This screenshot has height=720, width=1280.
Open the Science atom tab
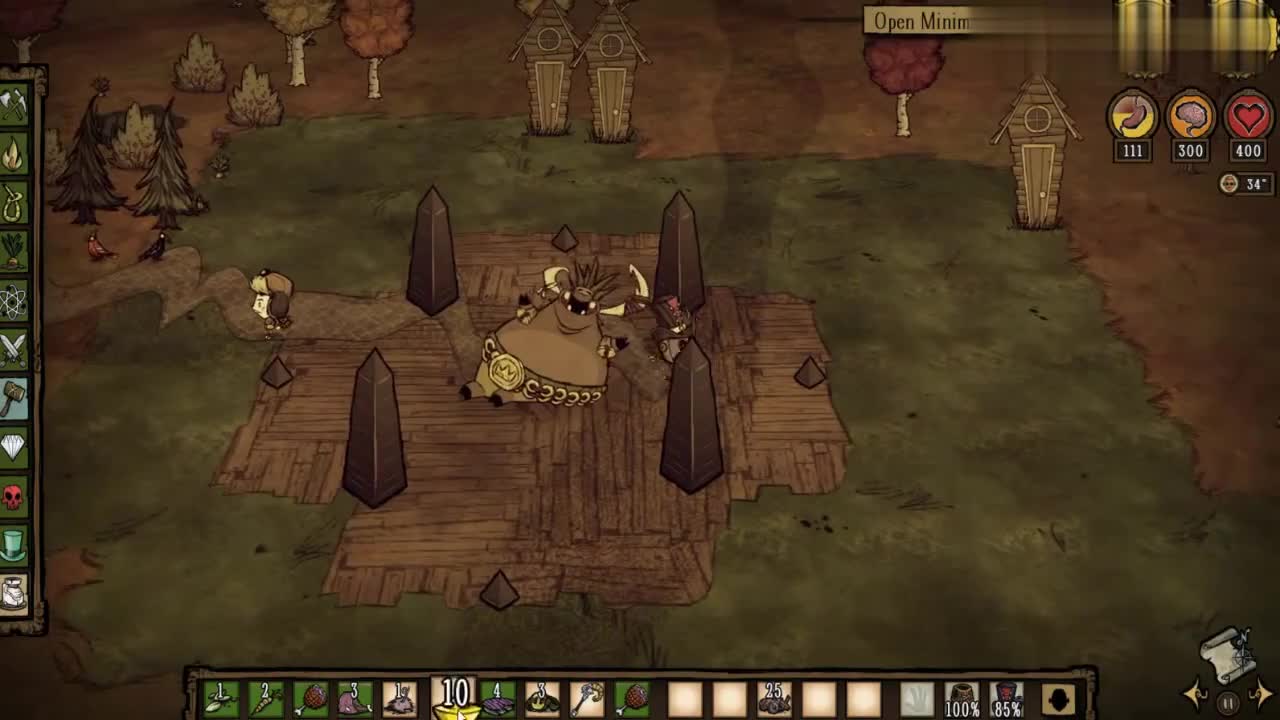(x=13, y=300)
